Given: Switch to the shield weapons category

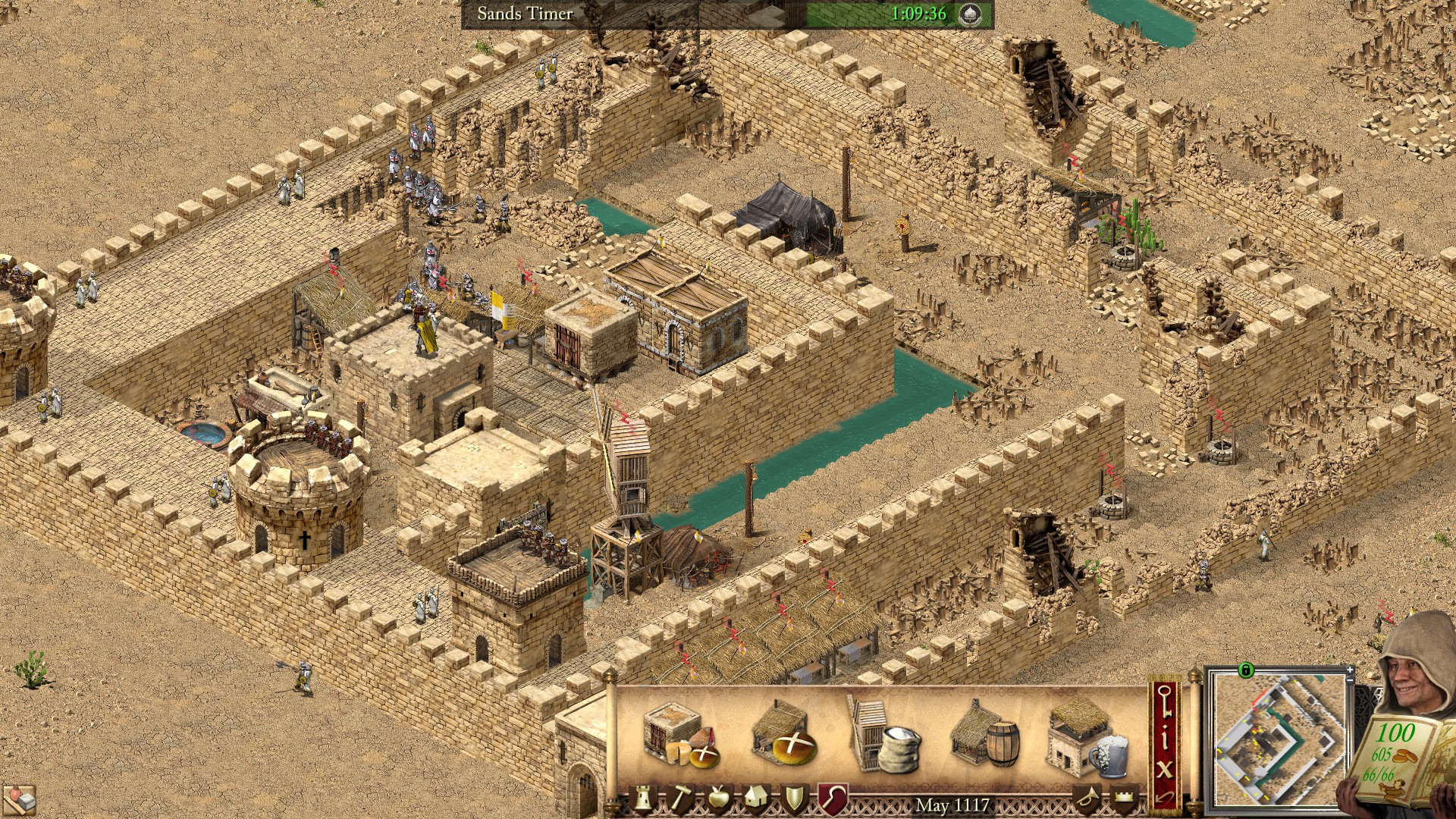Looking at the screenshot, I should [x=794, y=799].
